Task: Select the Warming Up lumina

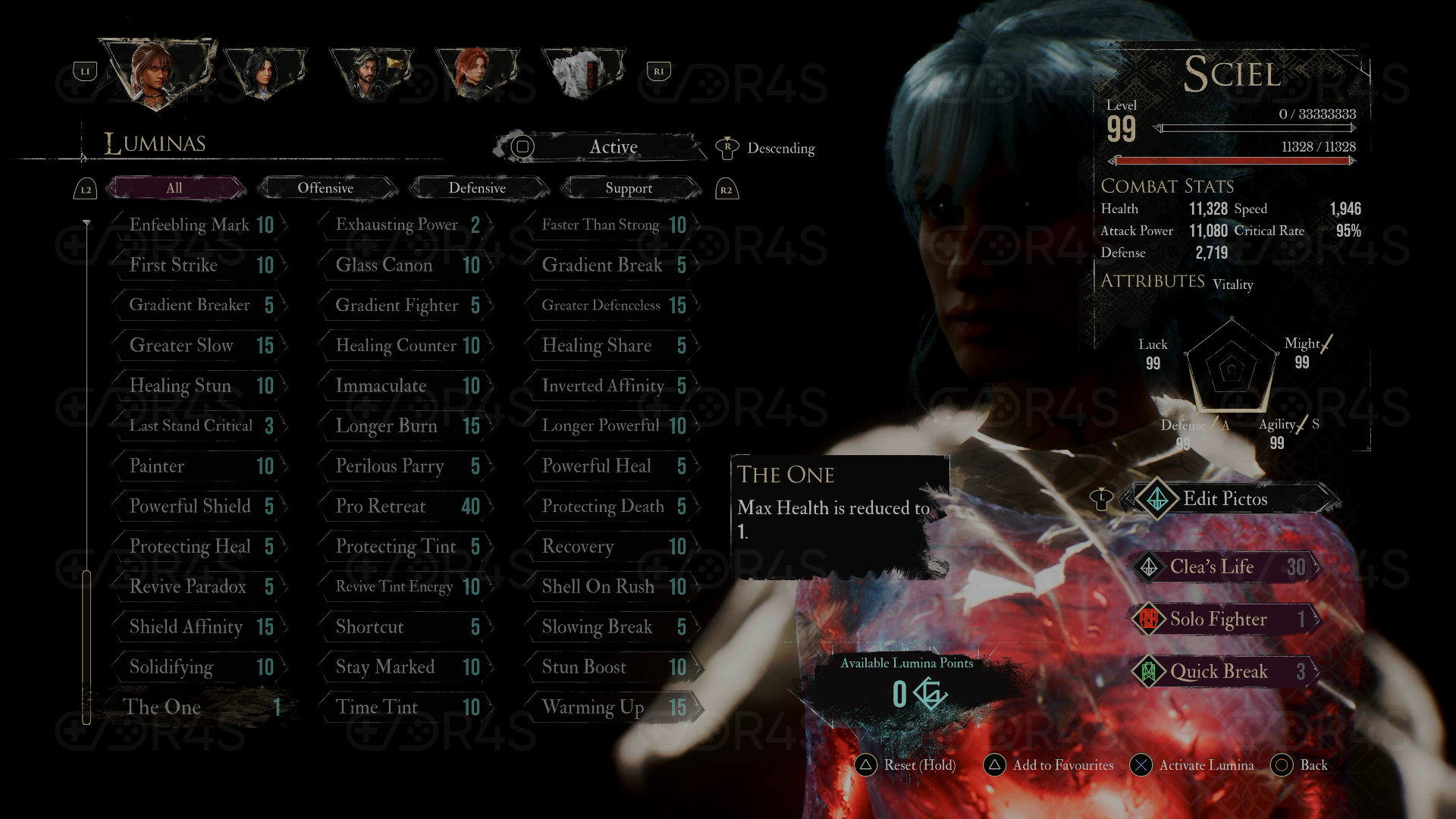Action: point(613,707)
